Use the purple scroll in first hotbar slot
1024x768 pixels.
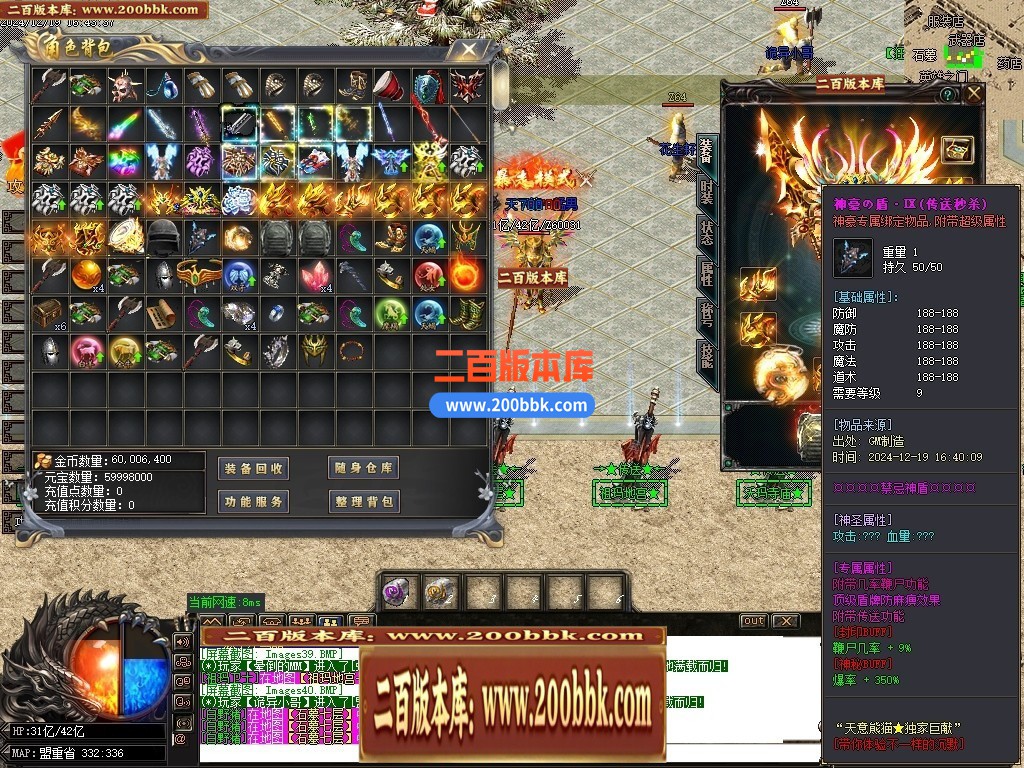coord(397,591)
